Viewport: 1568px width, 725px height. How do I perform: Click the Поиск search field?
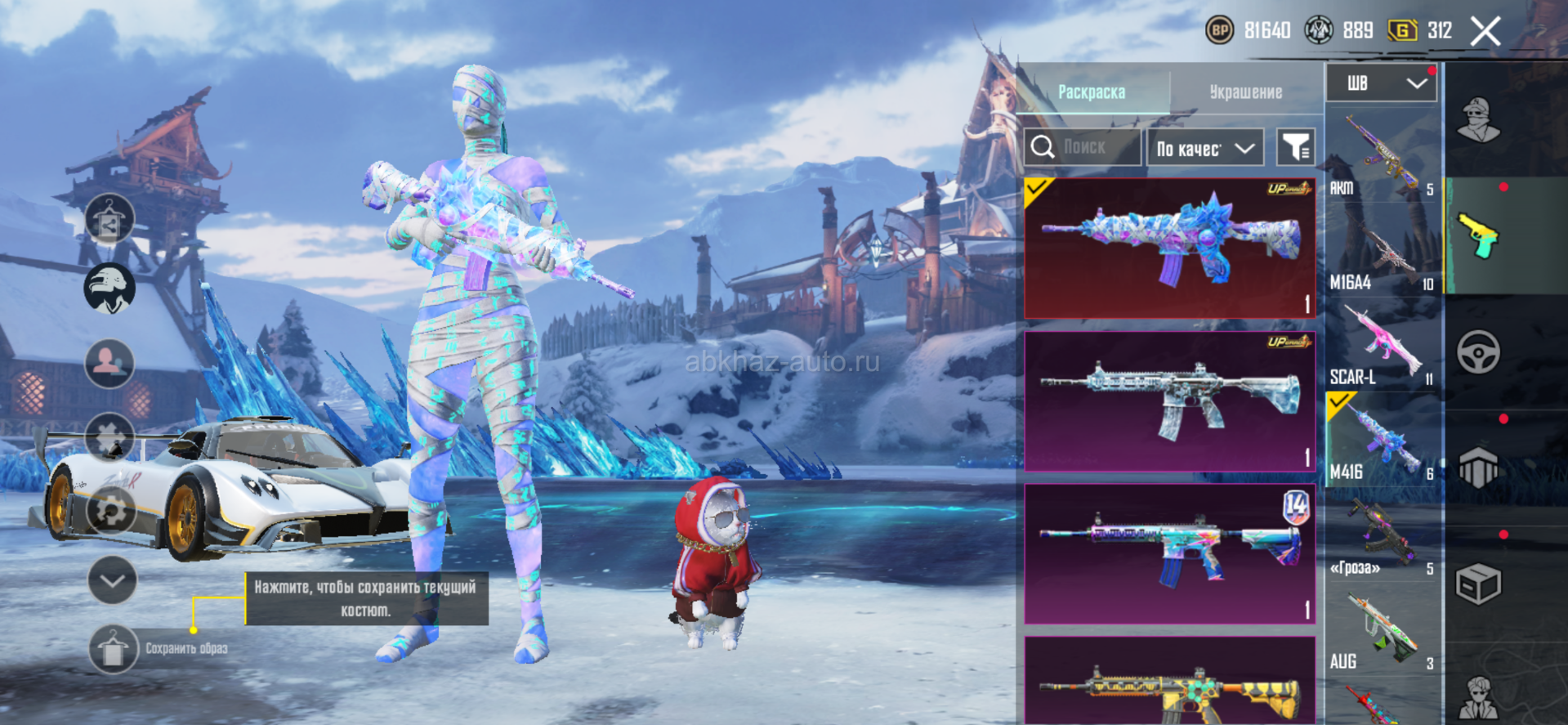pyautogui.click(x=1083, y=147)
